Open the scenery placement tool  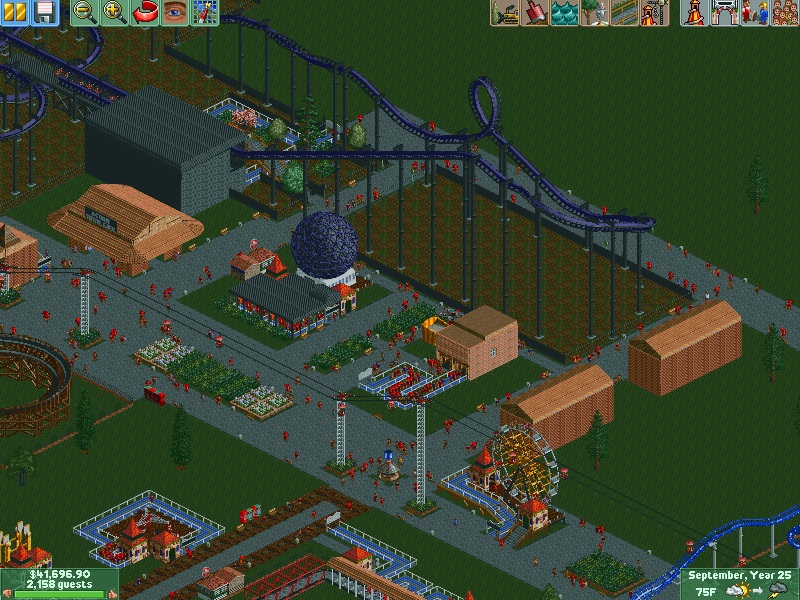tap(595, 13)
